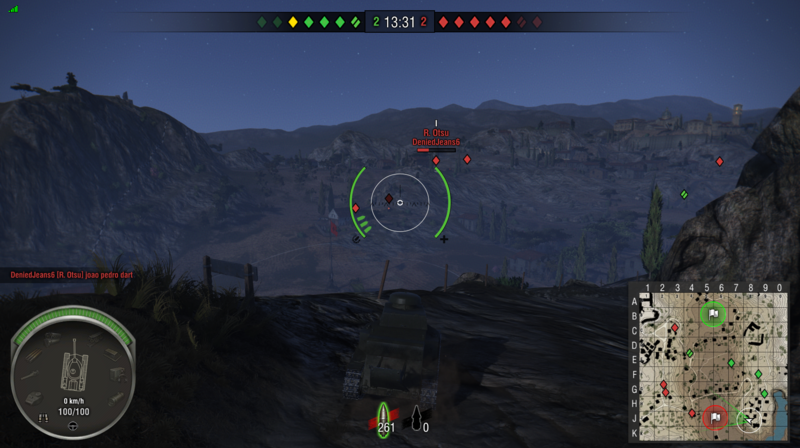Ping the red enemy base flag on minimap
The width and height of the screenshot is (800, 448).
[x=715, y=417]
